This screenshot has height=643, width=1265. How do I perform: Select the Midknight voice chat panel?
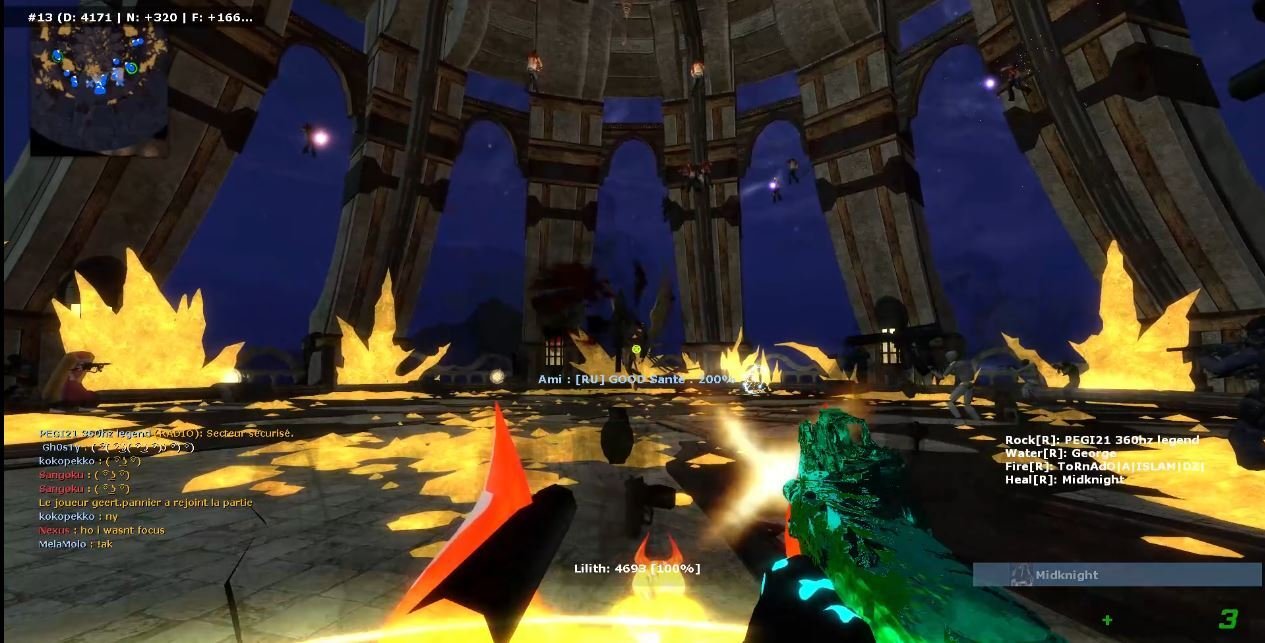point(1116,575)
